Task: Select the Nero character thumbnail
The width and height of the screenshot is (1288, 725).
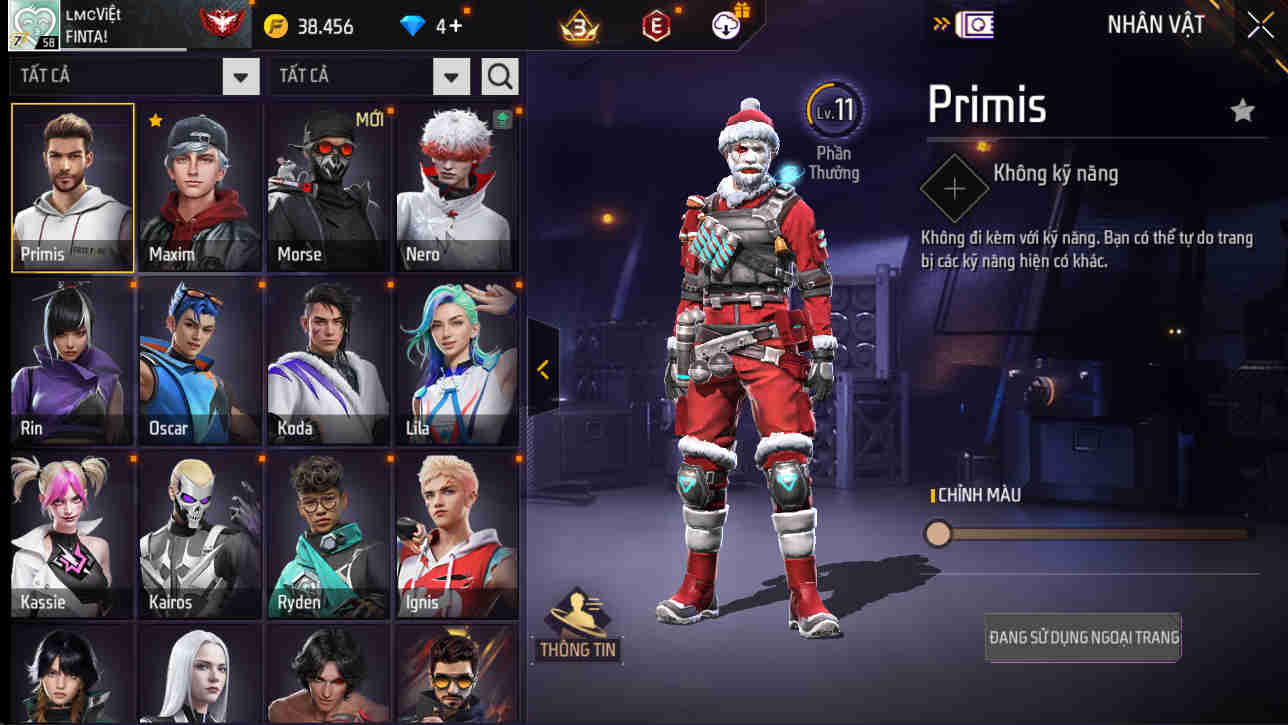Action: click(456, 187)
